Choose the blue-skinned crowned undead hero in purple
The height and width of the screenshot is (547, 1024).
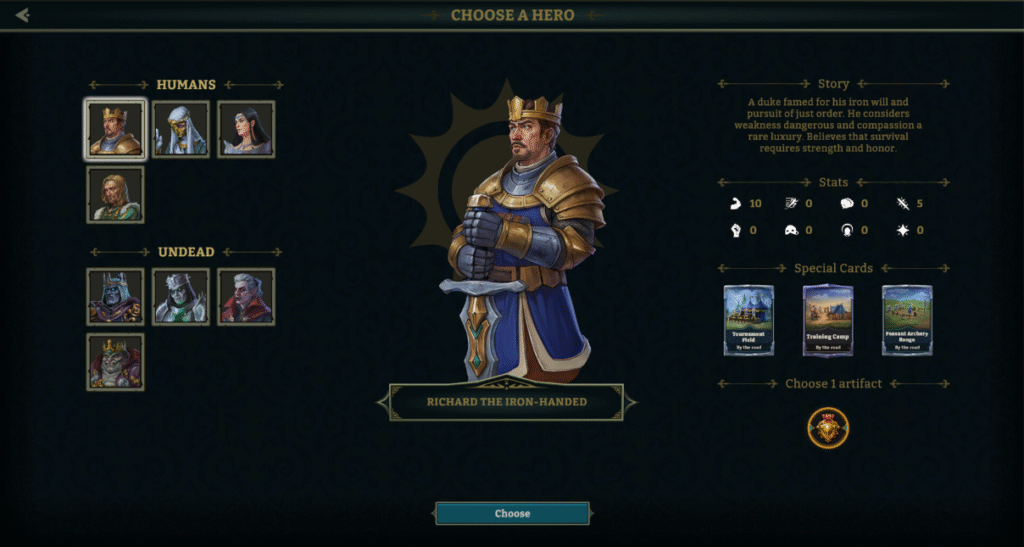point(115,296)
